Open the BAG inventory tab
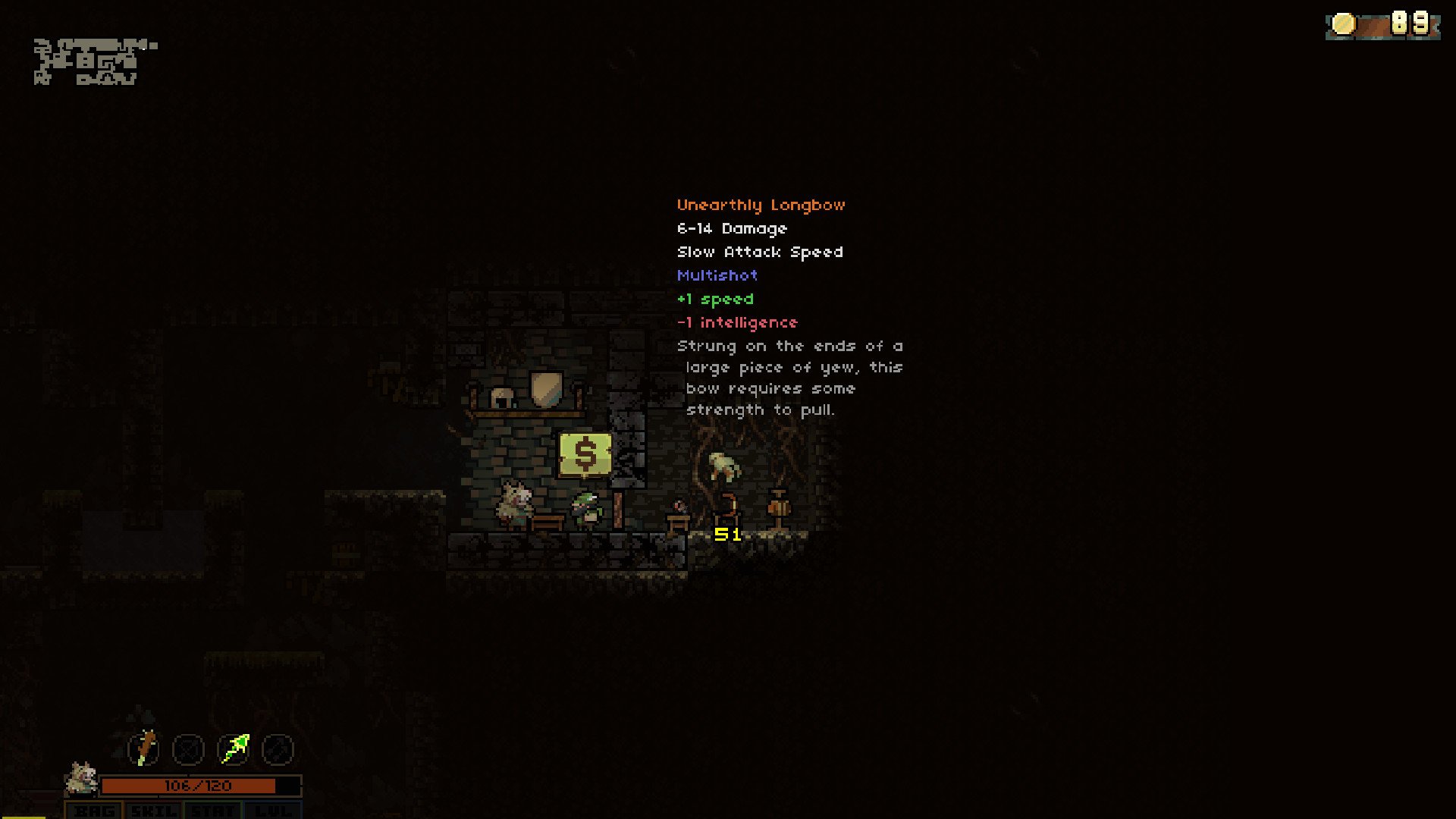Screen dimensions: 1456x819 click(x=95, y=811)
